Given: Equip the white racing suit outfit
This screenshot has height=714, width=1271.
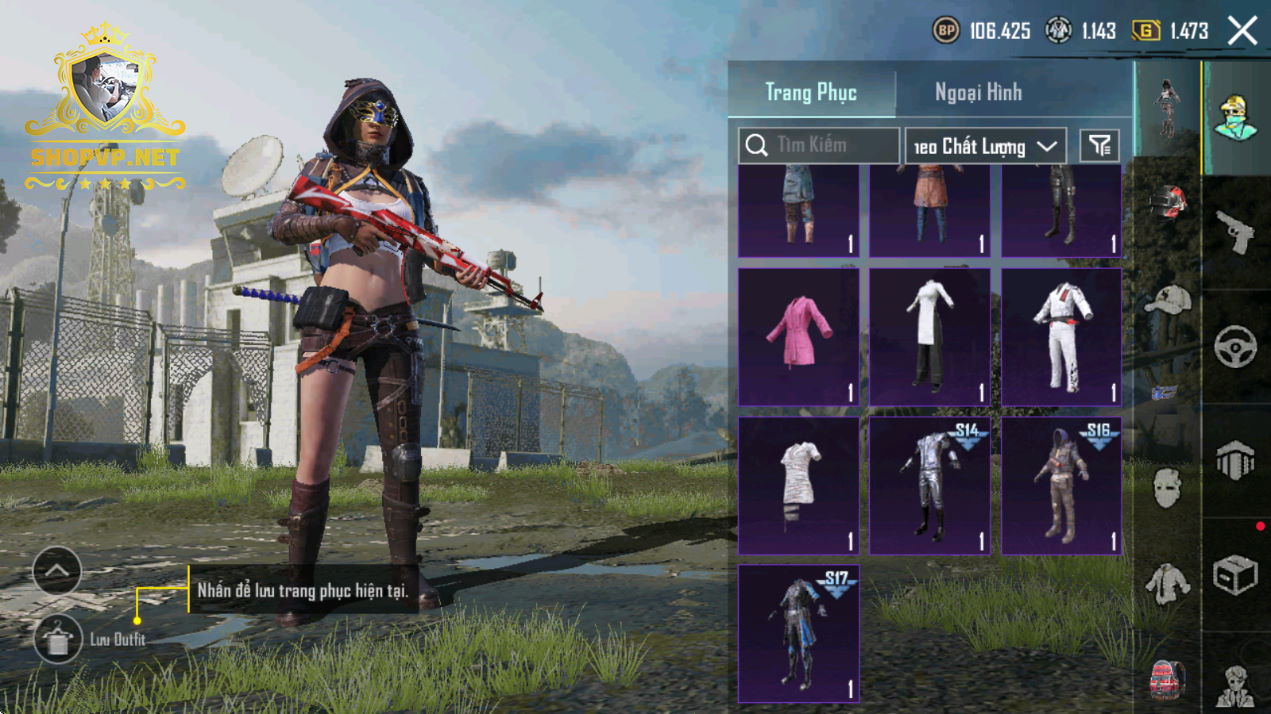Looking at the screenshot, I should coord(1061,336).
